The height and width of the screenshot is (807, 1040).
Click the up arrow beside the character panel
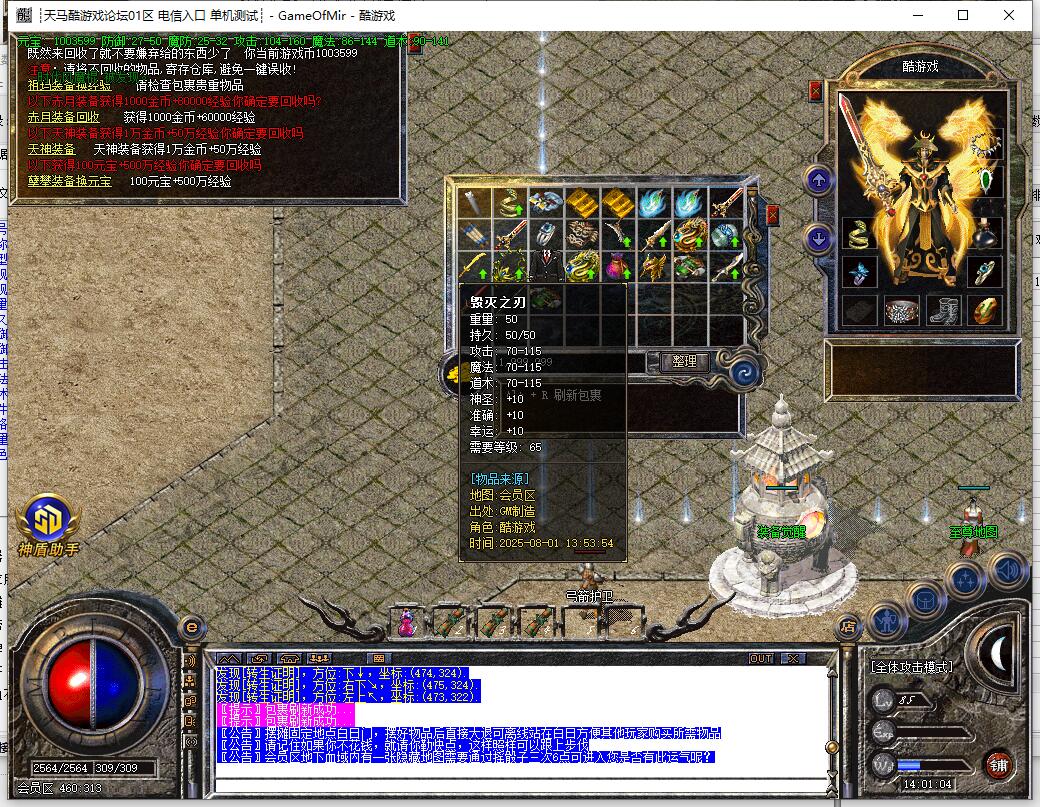pos(819,181)
